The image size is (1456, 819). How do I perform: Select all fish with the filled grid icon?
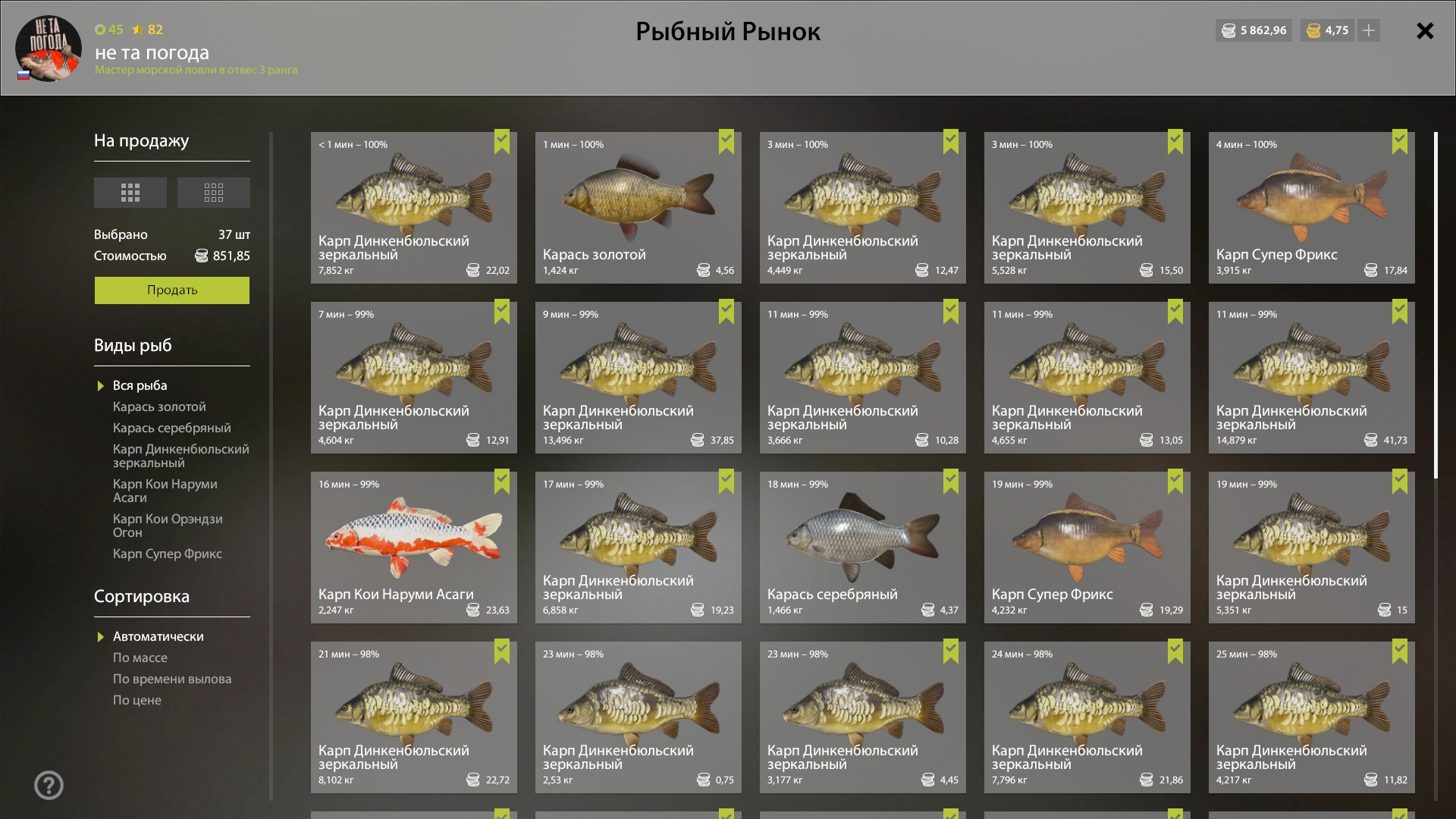[130, 193]
